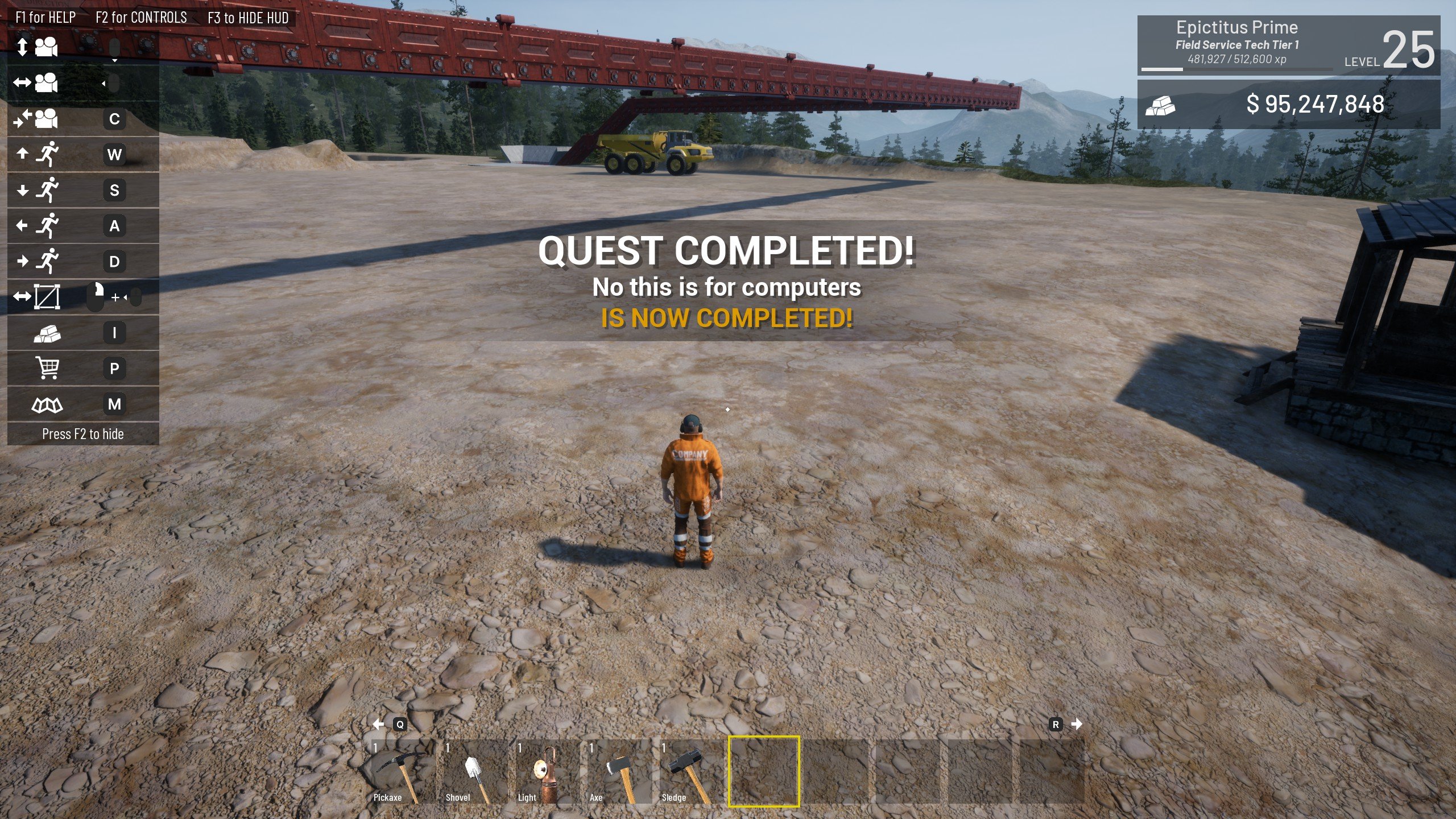Cycle the hotbar right with the arrow
The width and height of the screenshot is (1456, 819).
point(1076,724)
